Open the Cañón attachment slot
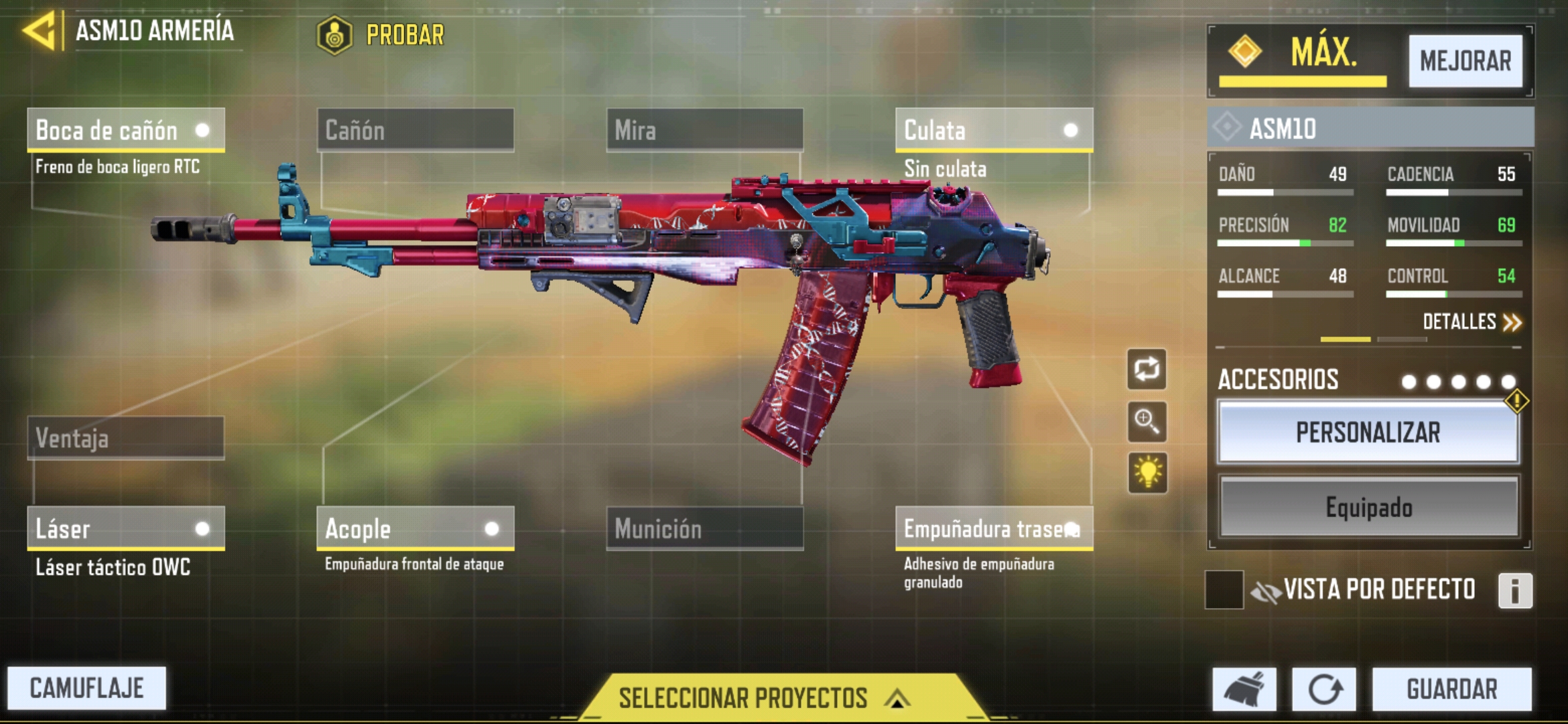This screenshot has width=1568, height=724. coord(415,130)
